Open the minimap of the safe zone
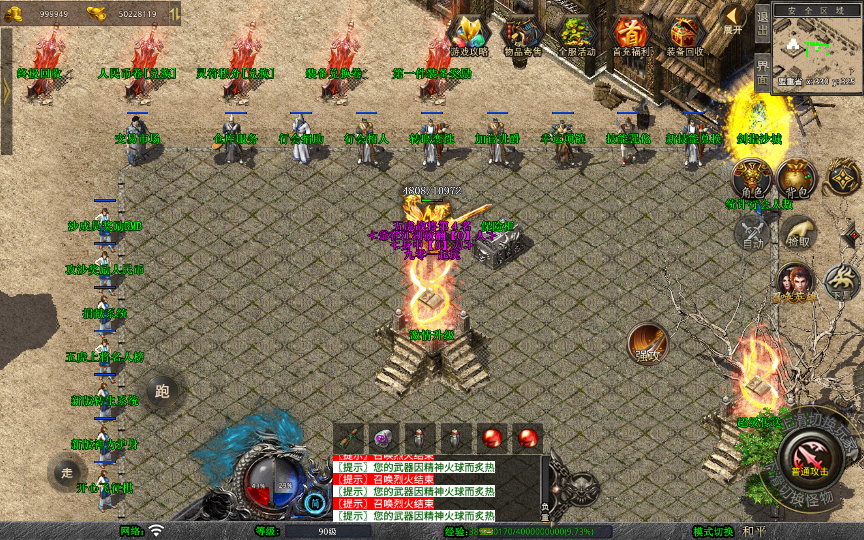This screenshot has width=864, height=540. (x=817, y=50)
